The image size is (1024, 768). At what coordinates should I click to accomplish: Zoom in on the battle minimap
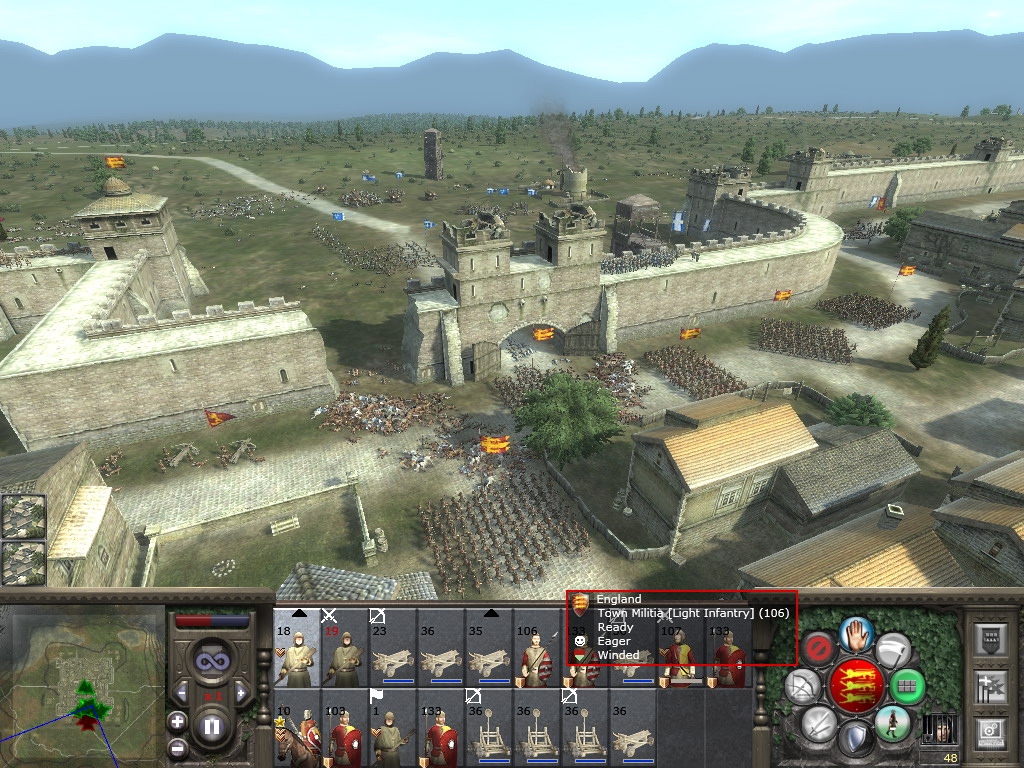pyautogui.click(x=178, y=721)
